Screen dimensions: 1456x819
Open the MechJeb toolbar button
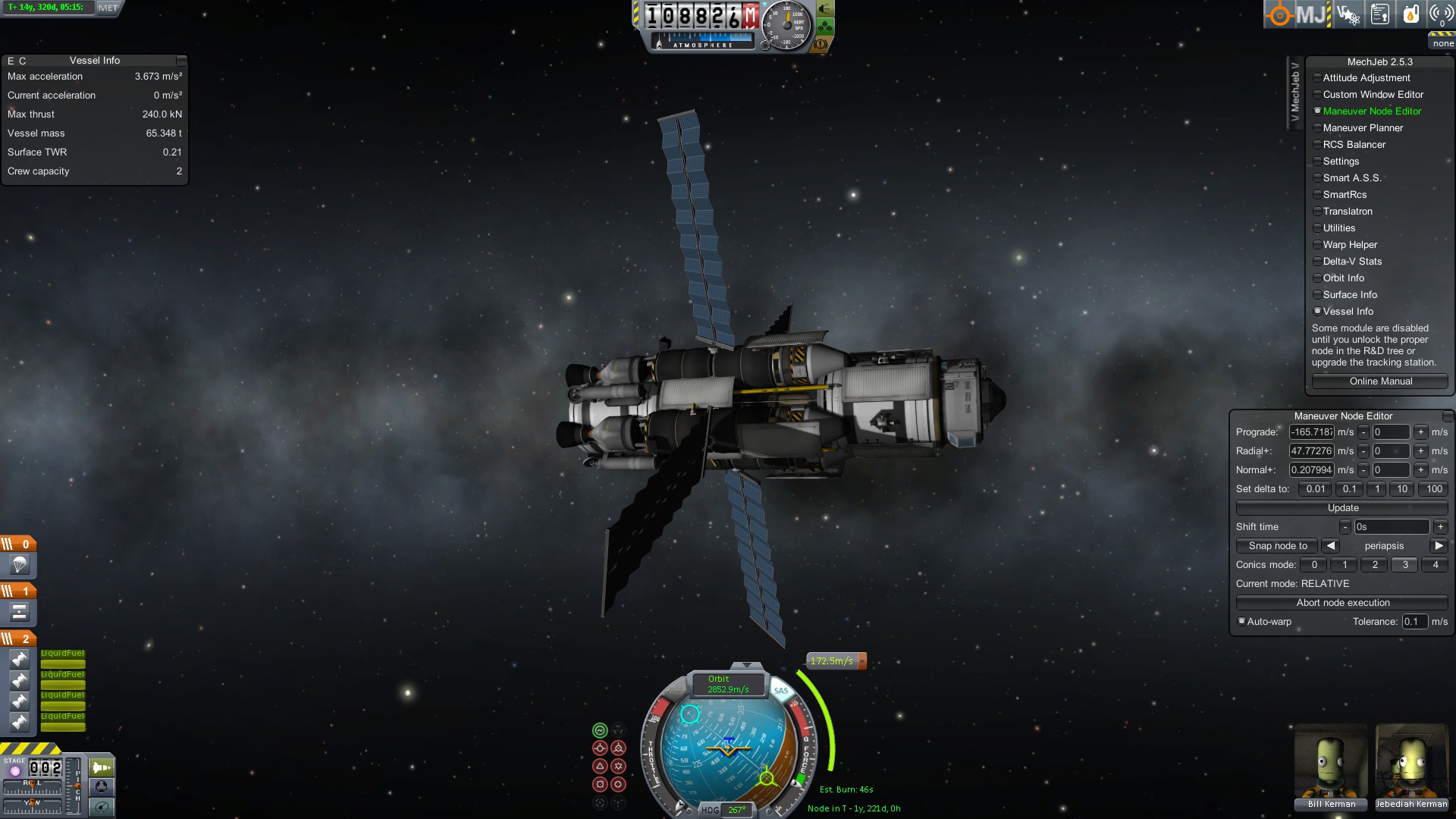pyautogui.click(x=1311, y=14)
